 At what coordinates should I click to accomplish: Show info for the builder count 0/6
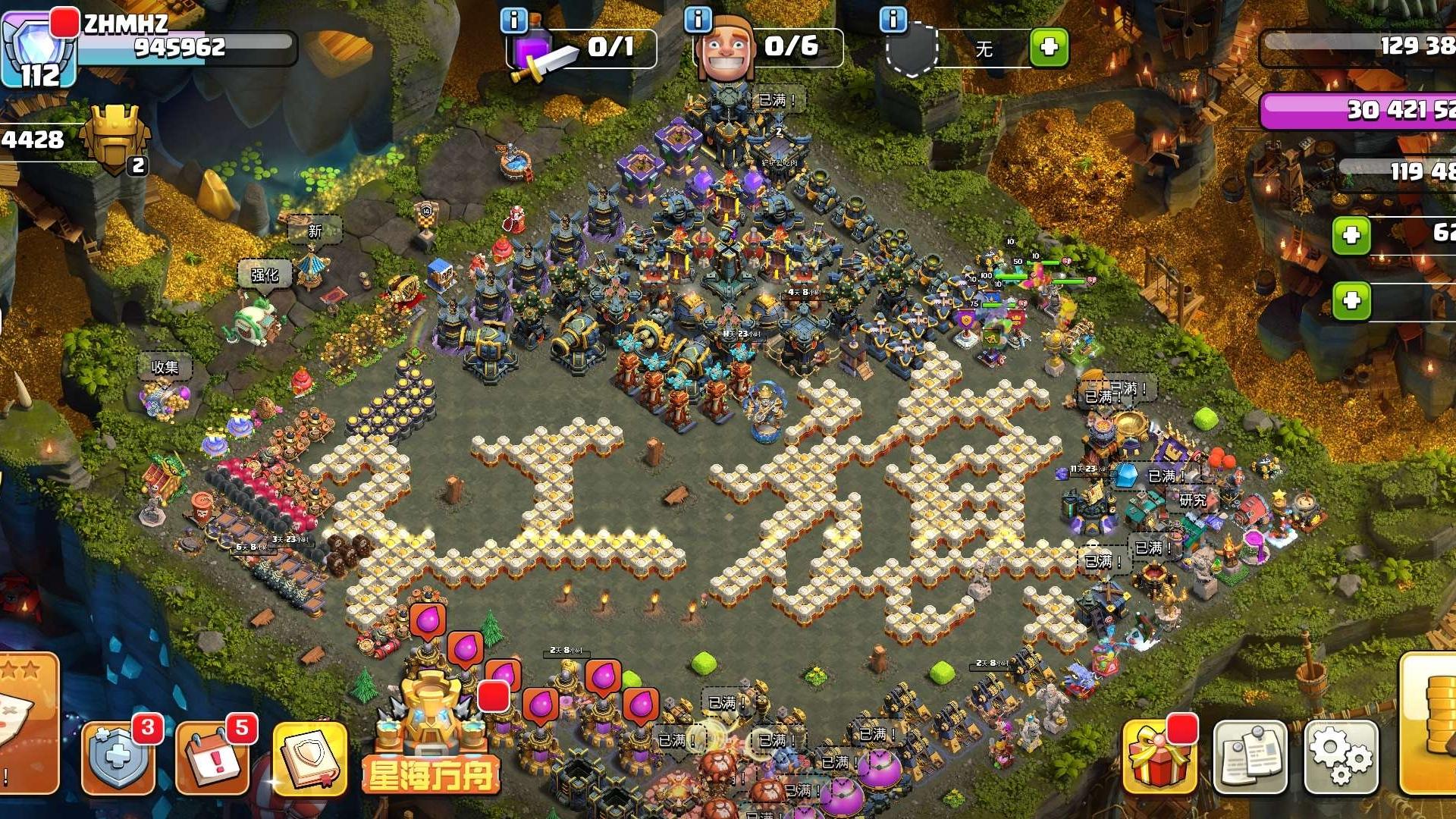pos(698,20)
